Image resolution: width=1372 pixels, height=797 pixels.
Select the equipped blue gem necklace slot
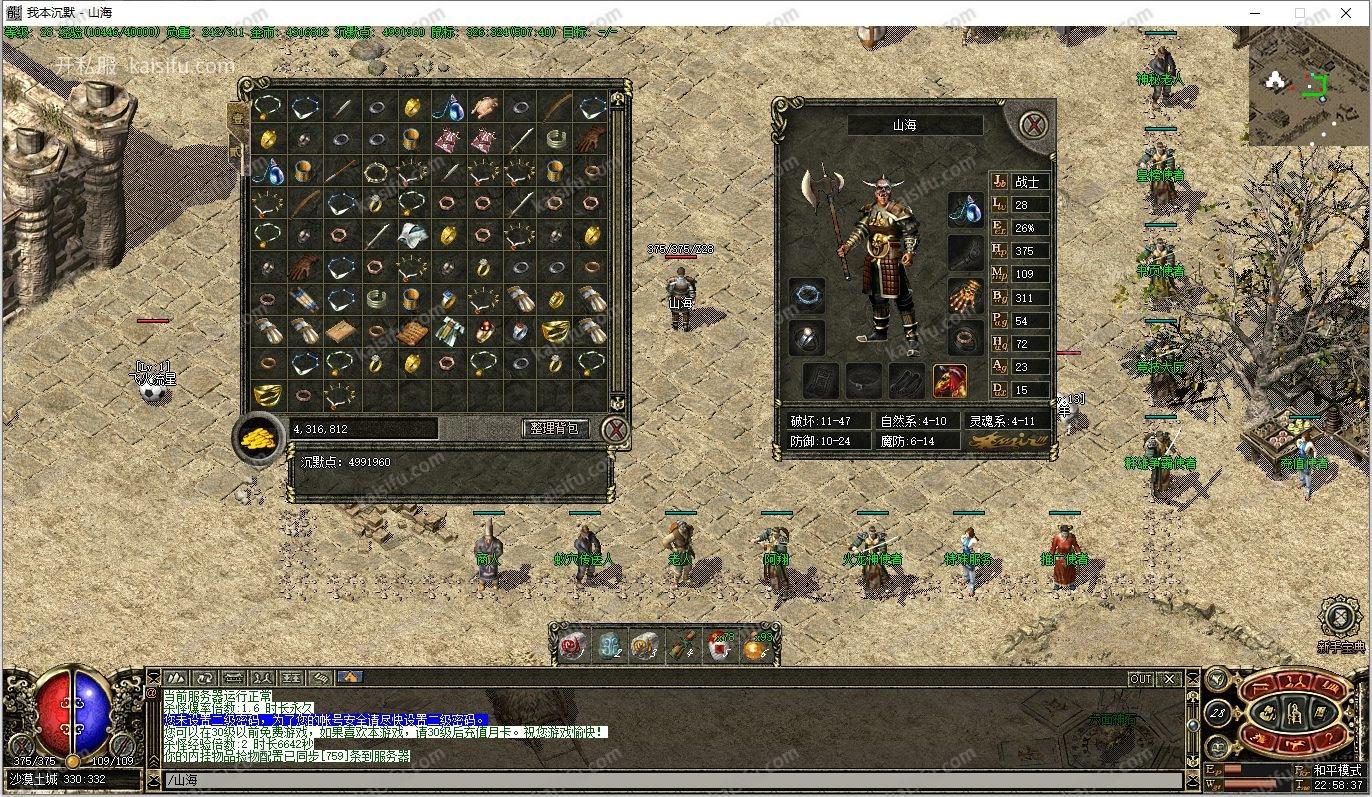tap(965, 209)
